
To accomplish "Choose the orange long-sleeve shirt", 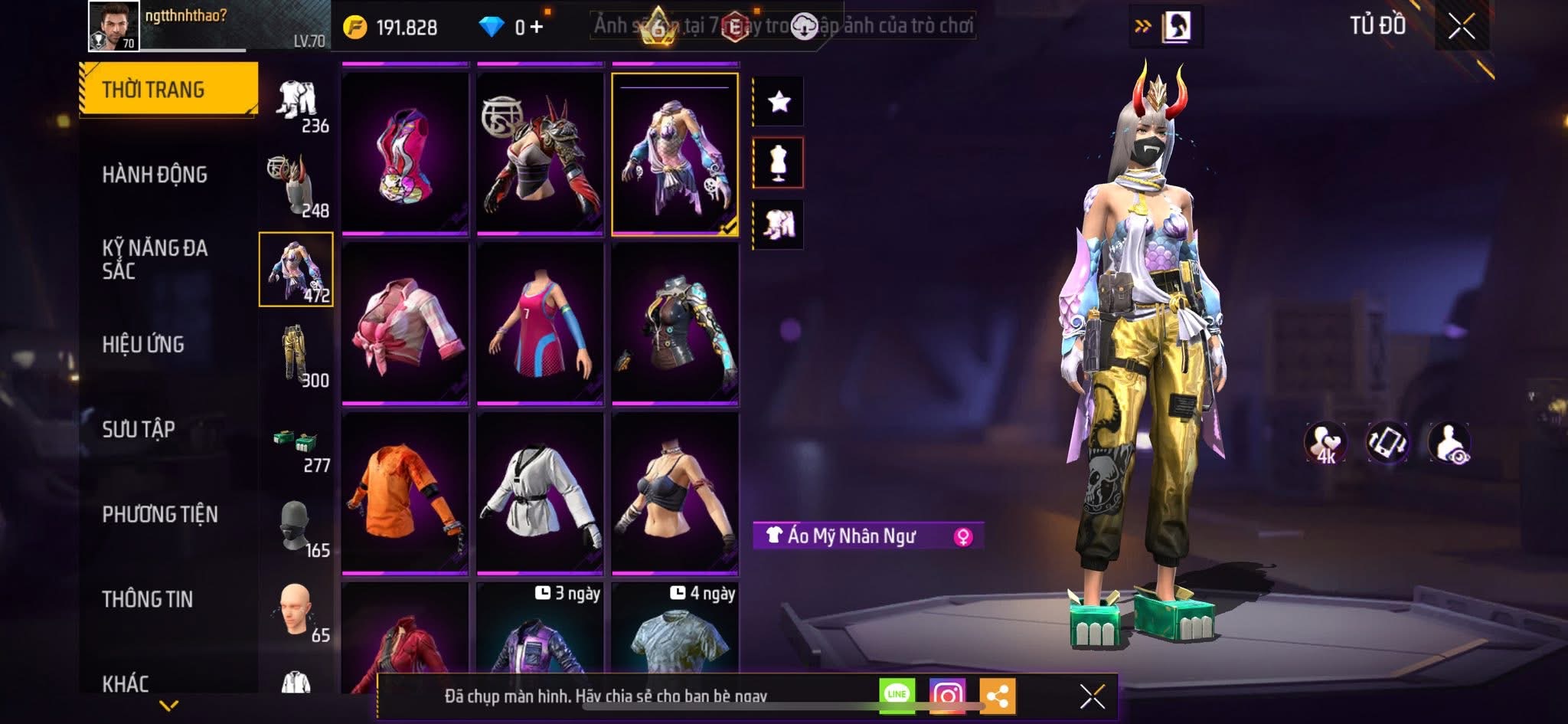I will [405, 493].
